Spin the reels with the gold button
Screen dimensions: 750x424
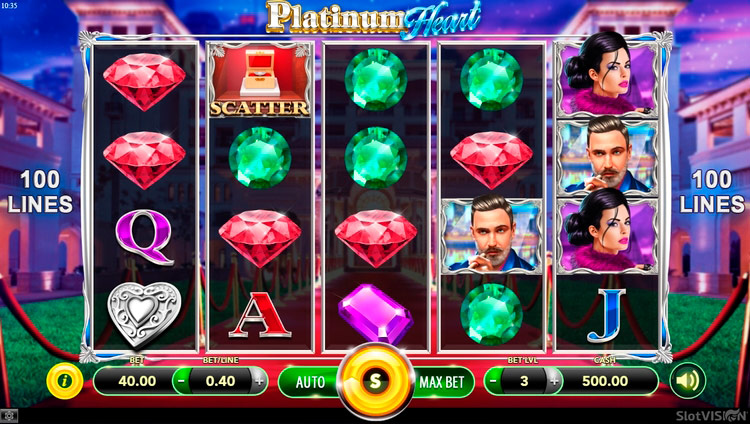(375, 381)
